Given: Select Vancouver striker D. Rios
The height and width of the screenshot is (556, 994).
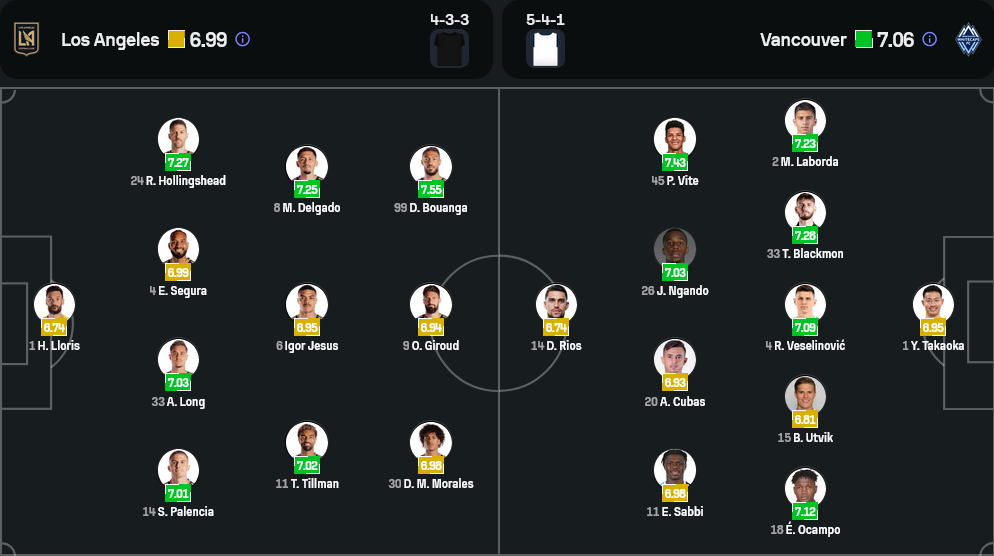Looking at the screenshot, I should tap(556, 305).
